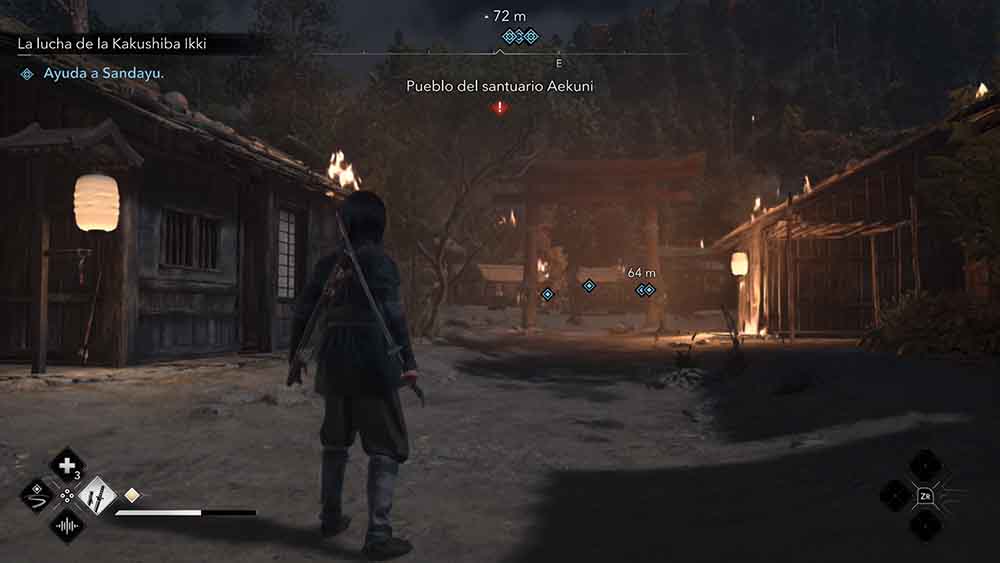Select the red exclamation alert marker
This screenshot has height=563, width=1000.
click(500, 107)
